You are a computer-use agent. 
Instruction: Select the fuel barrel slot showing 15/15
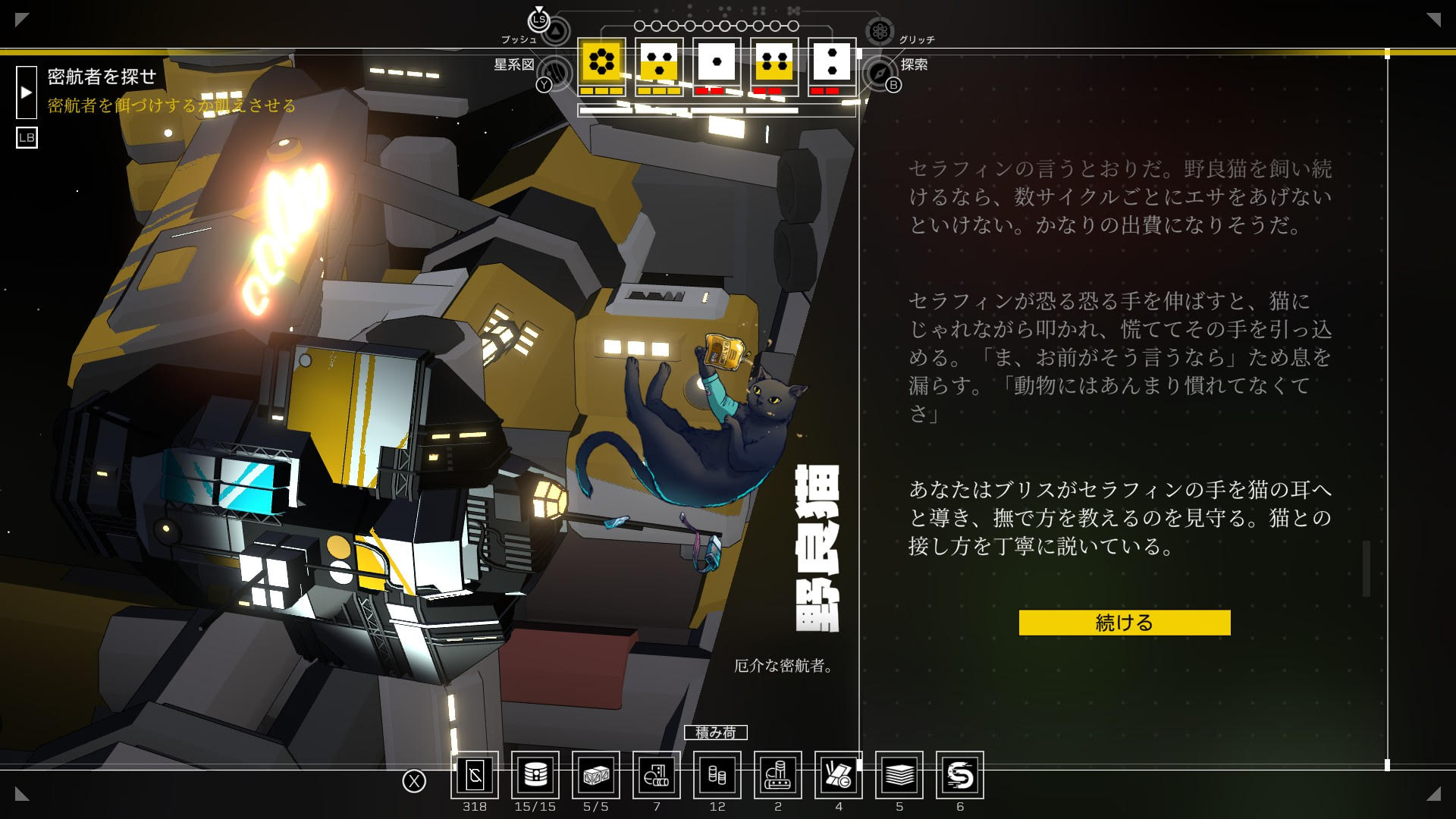tap(535, 775)
